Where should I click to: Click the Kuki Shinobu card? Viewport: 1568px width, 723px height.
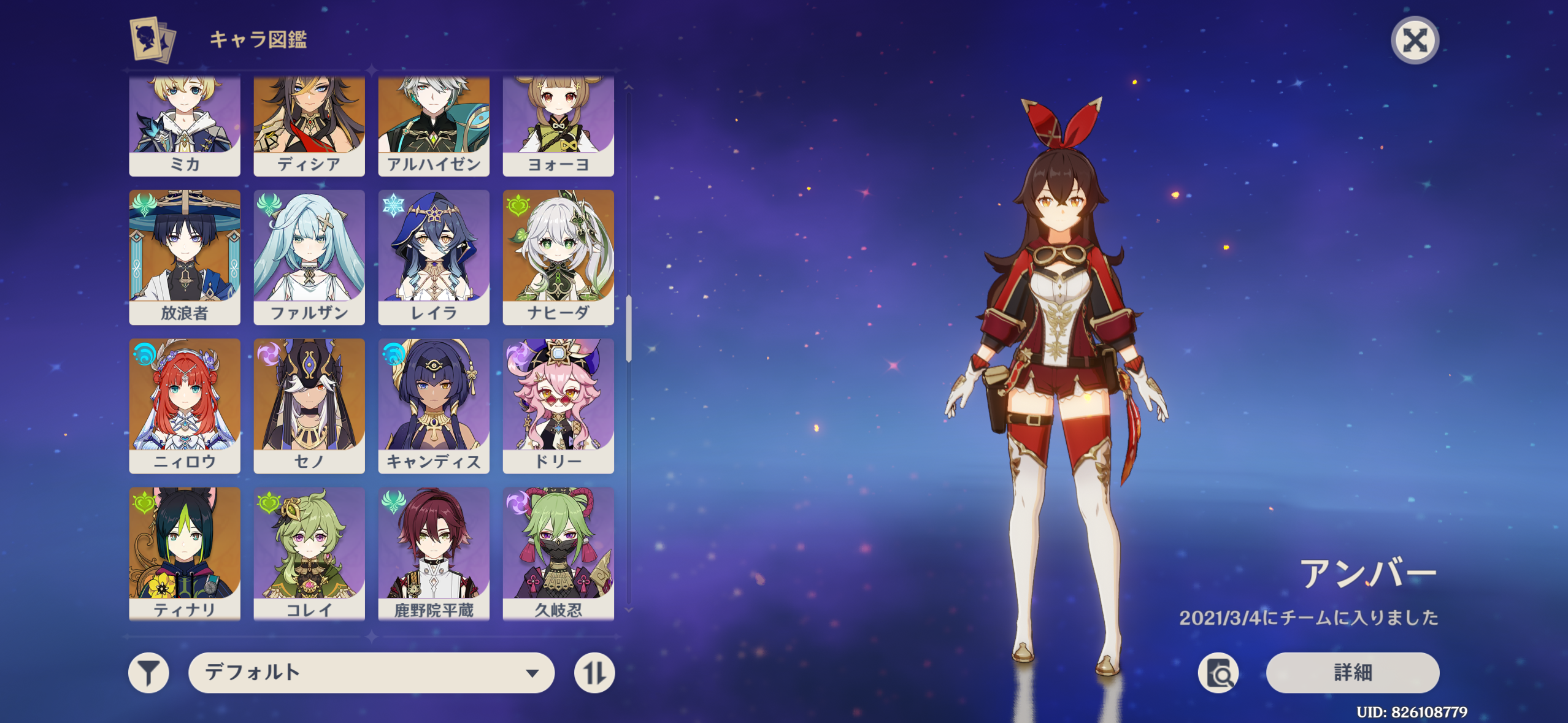(558, 553)
